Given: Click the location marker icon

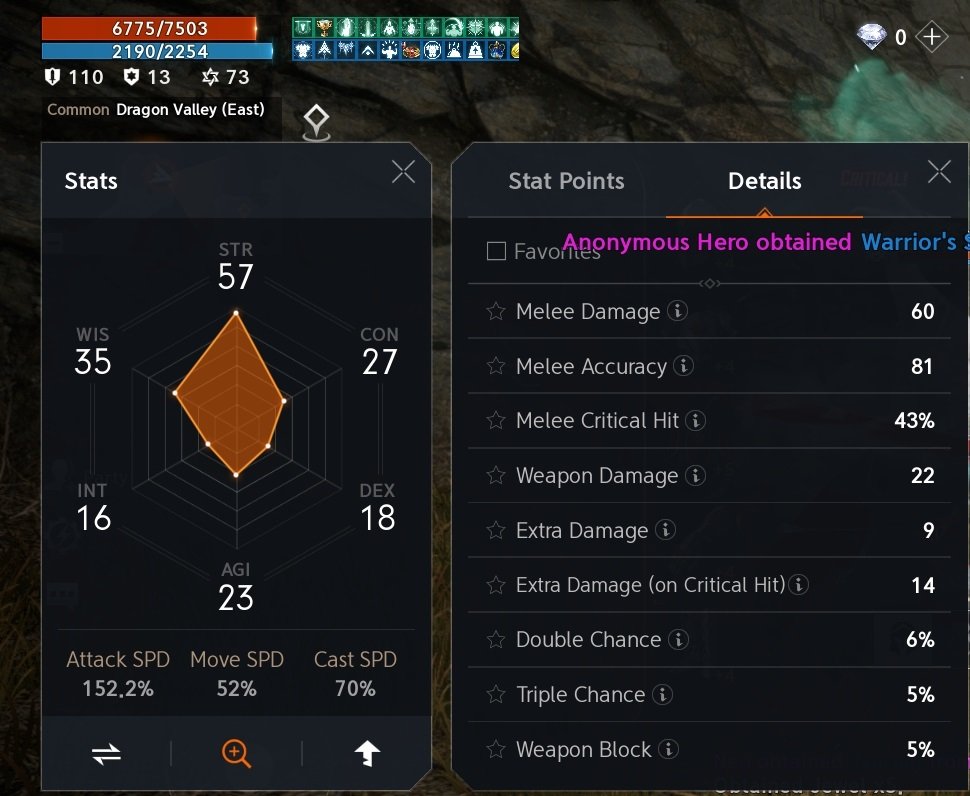Looking at the screenshot, I should coord(317,123).
